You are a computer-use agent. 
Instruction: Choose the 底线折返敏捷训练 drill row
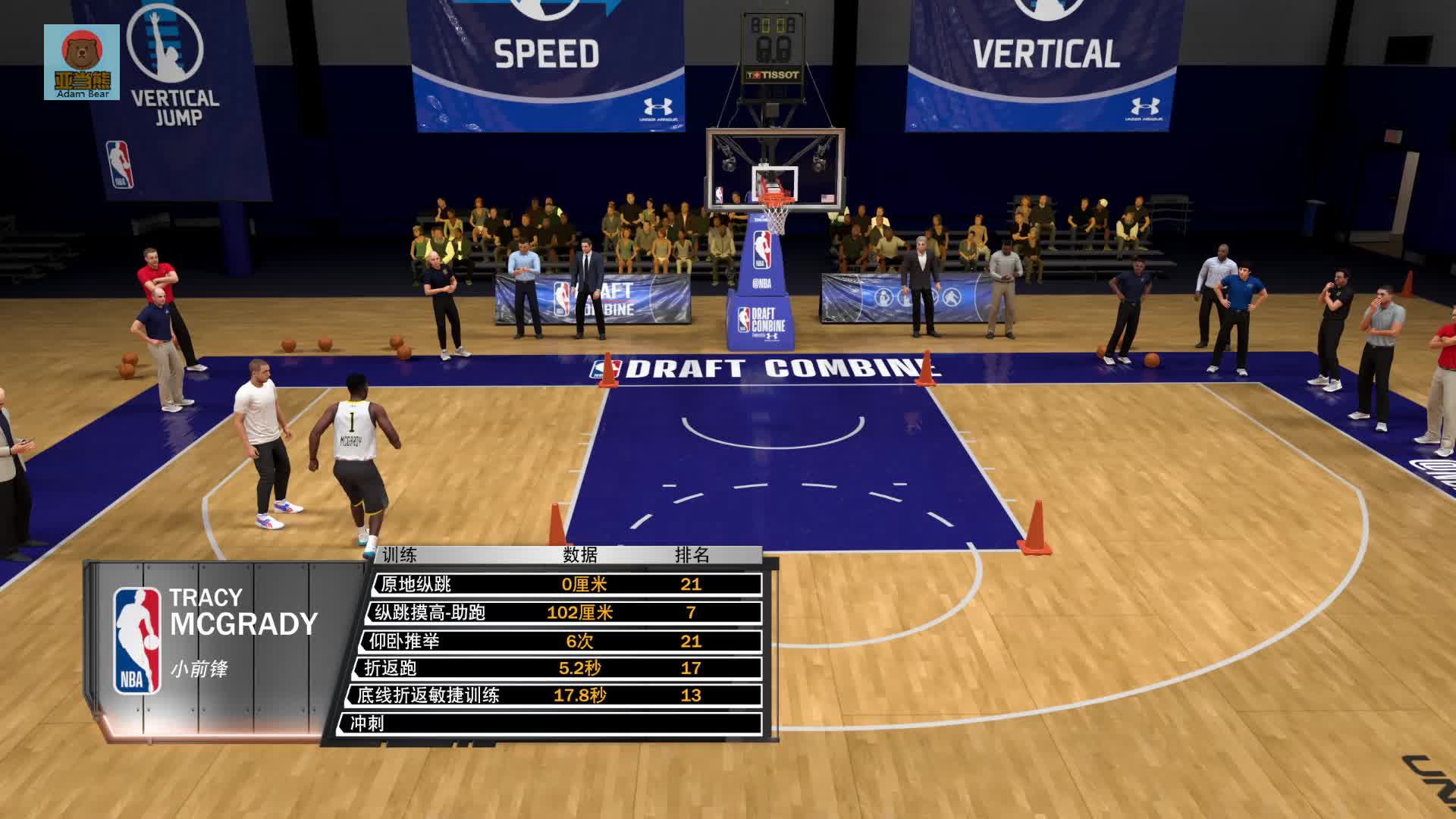tap(554, 695)
